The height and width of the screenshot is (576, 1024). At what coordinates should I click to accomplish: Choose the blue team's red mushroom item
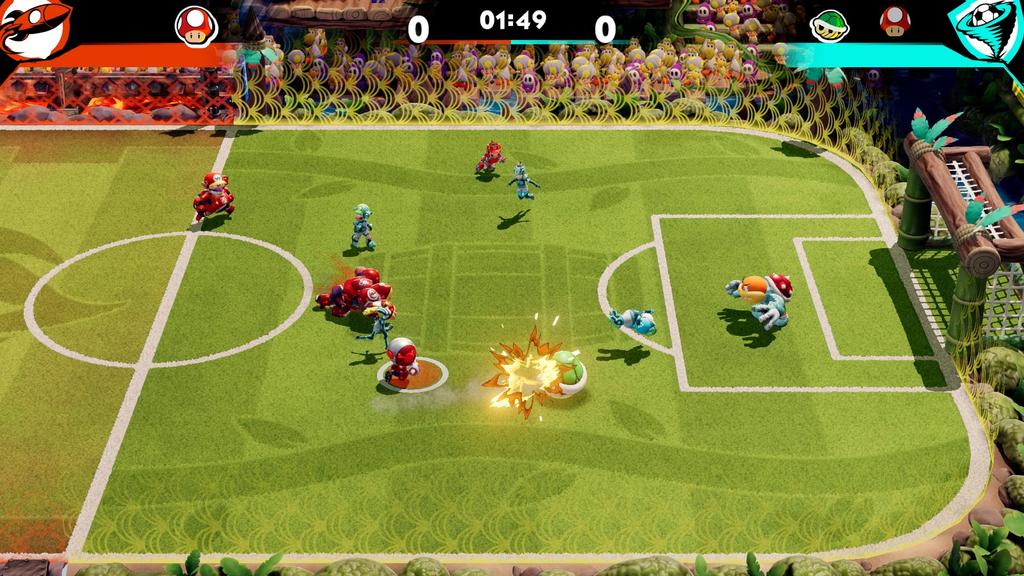894,22
